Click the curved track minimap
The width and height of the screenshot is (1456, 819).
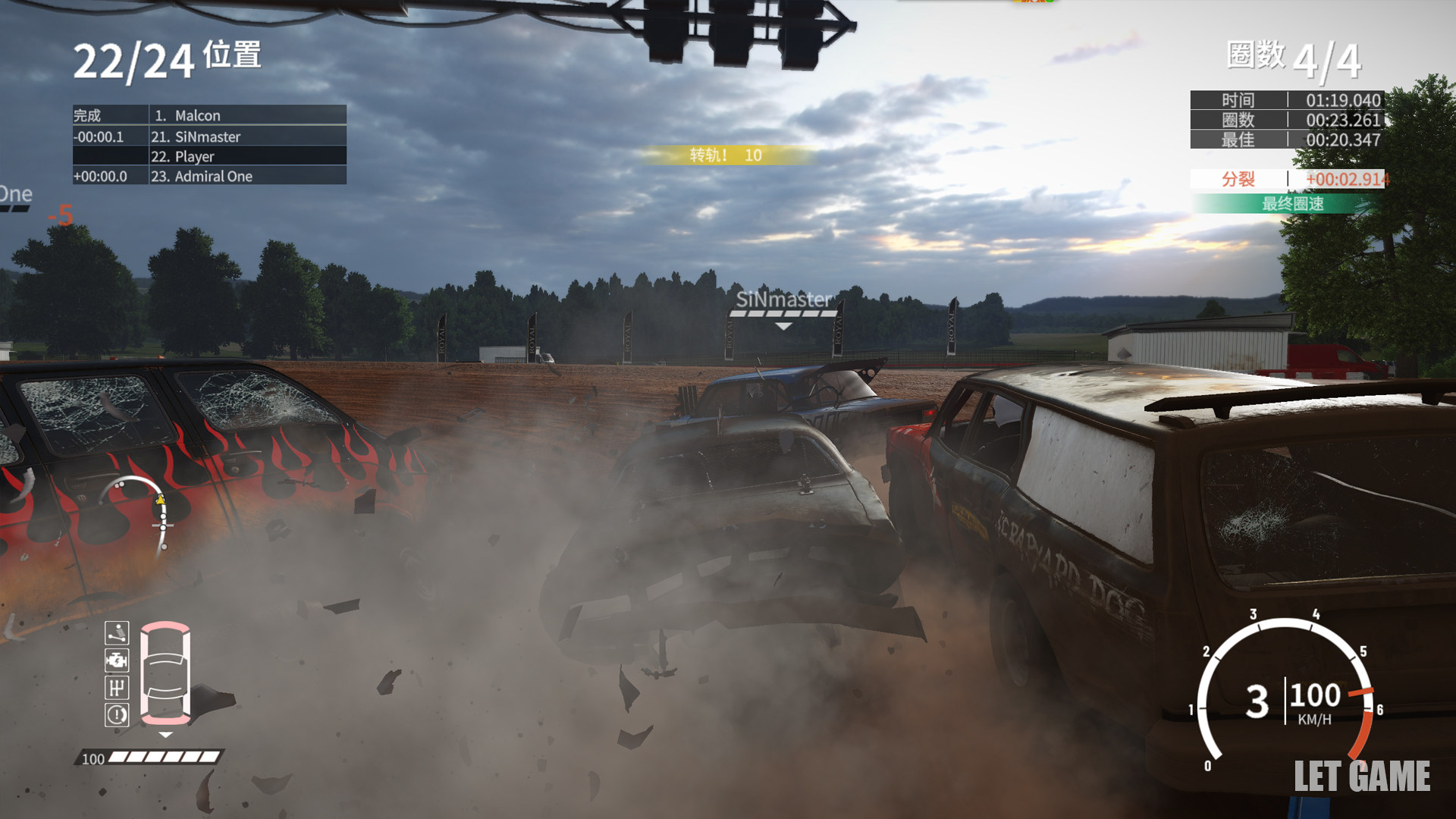[144, 516]
